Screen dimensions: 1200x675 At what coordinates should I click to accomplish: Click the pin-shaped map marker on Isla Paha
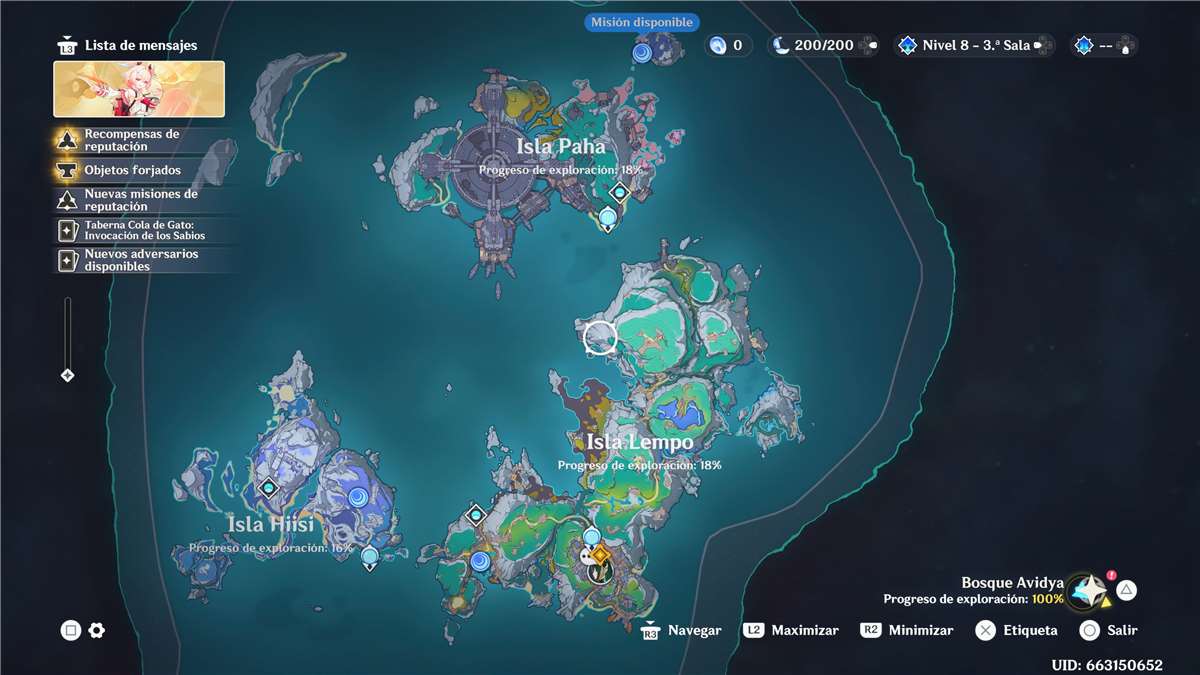[x=608, y=218]
